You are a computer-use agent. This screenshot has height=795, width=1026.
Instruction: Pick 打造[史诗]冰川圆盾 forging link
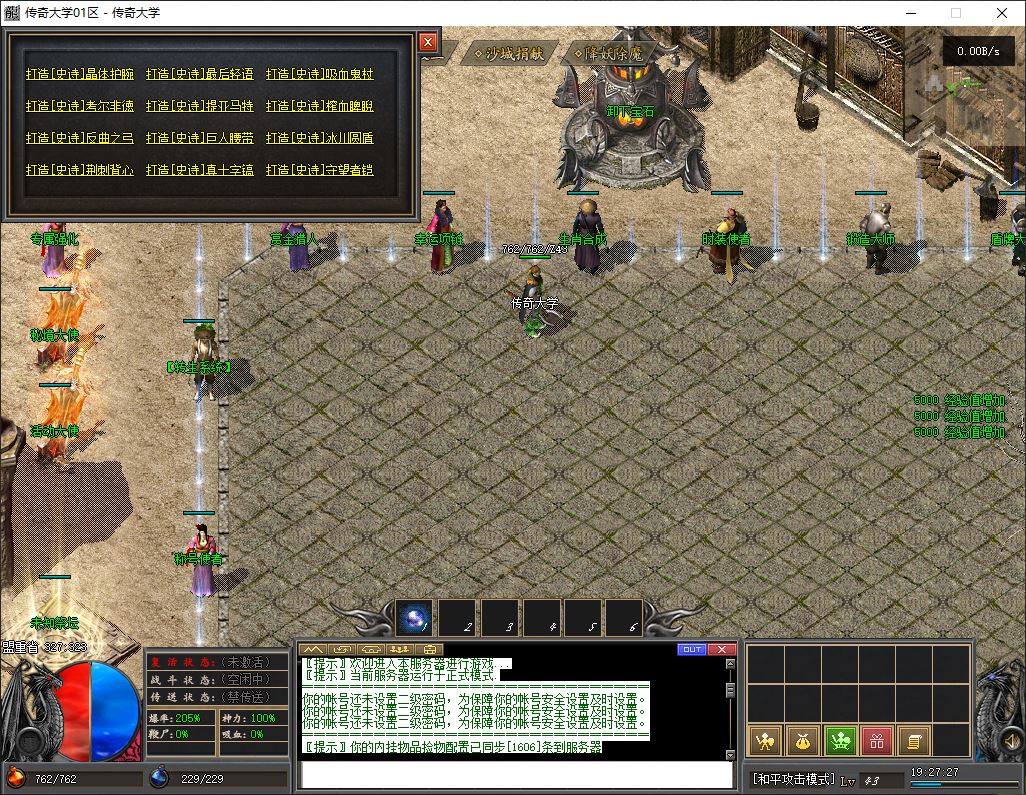(320, 138)
